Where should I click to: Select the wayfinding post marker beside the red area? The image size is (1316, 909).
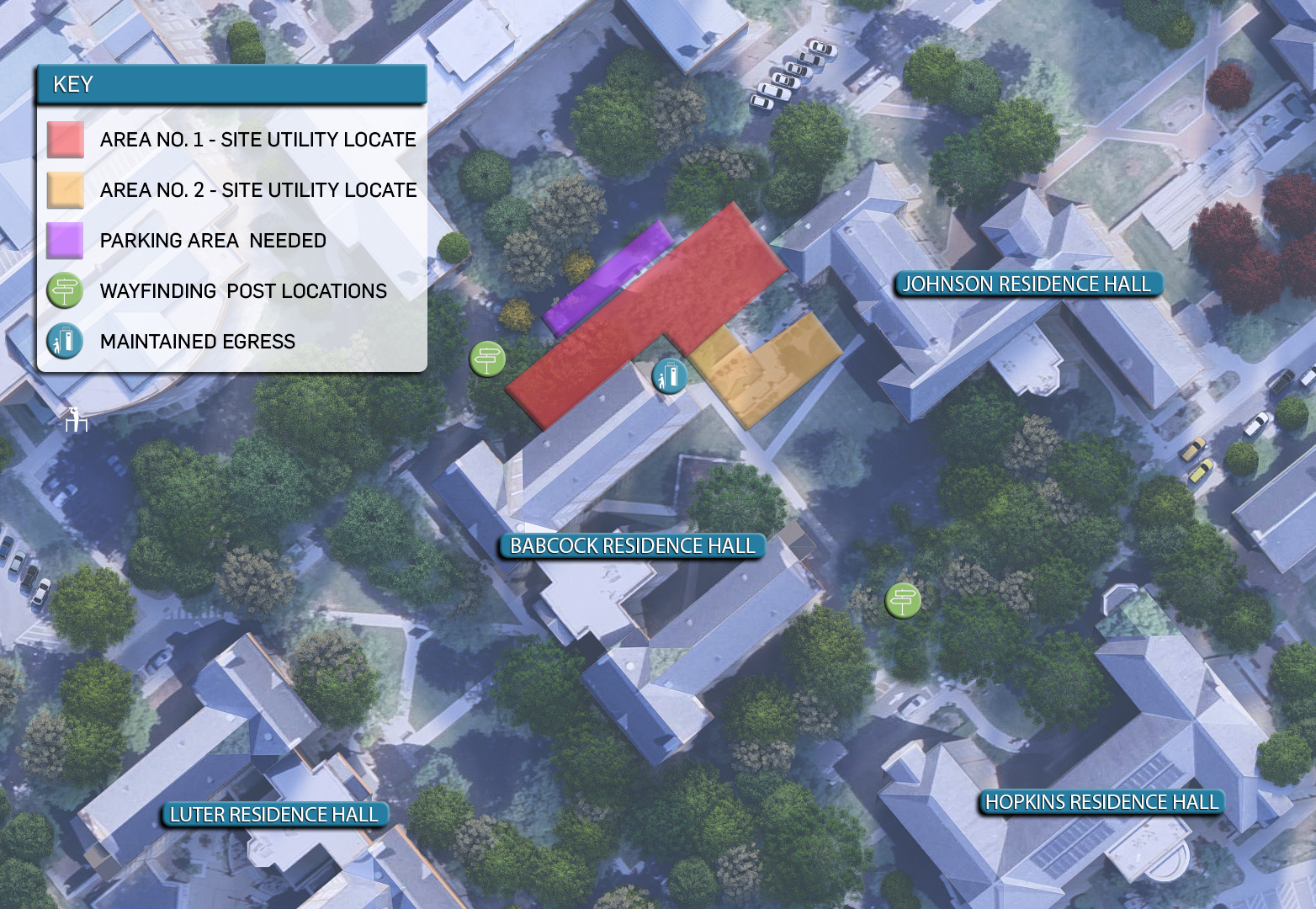coord(487,359)
